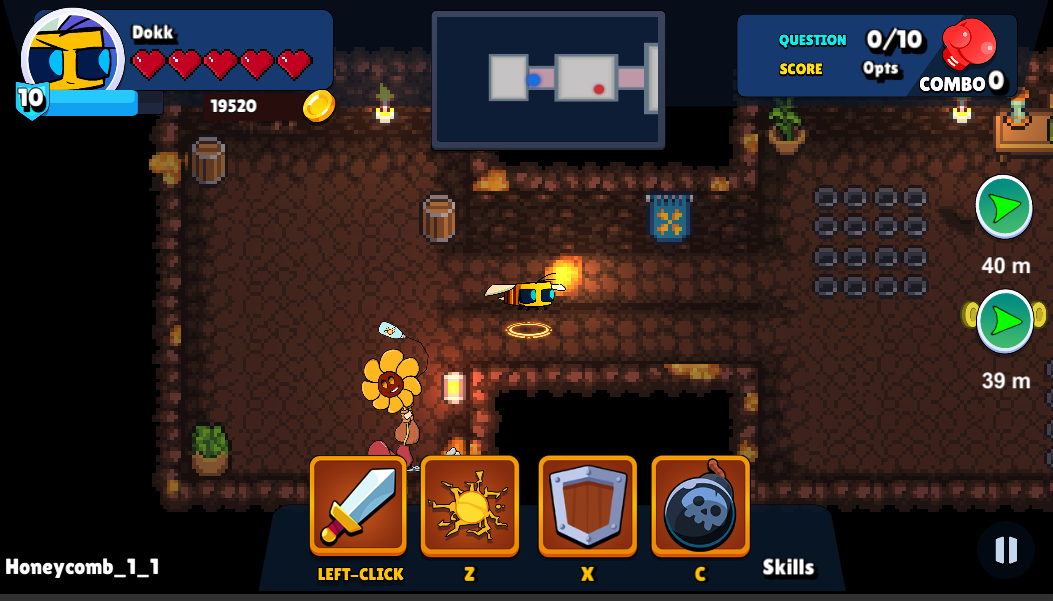Open the dungeon minimap

tap(548, 80)
